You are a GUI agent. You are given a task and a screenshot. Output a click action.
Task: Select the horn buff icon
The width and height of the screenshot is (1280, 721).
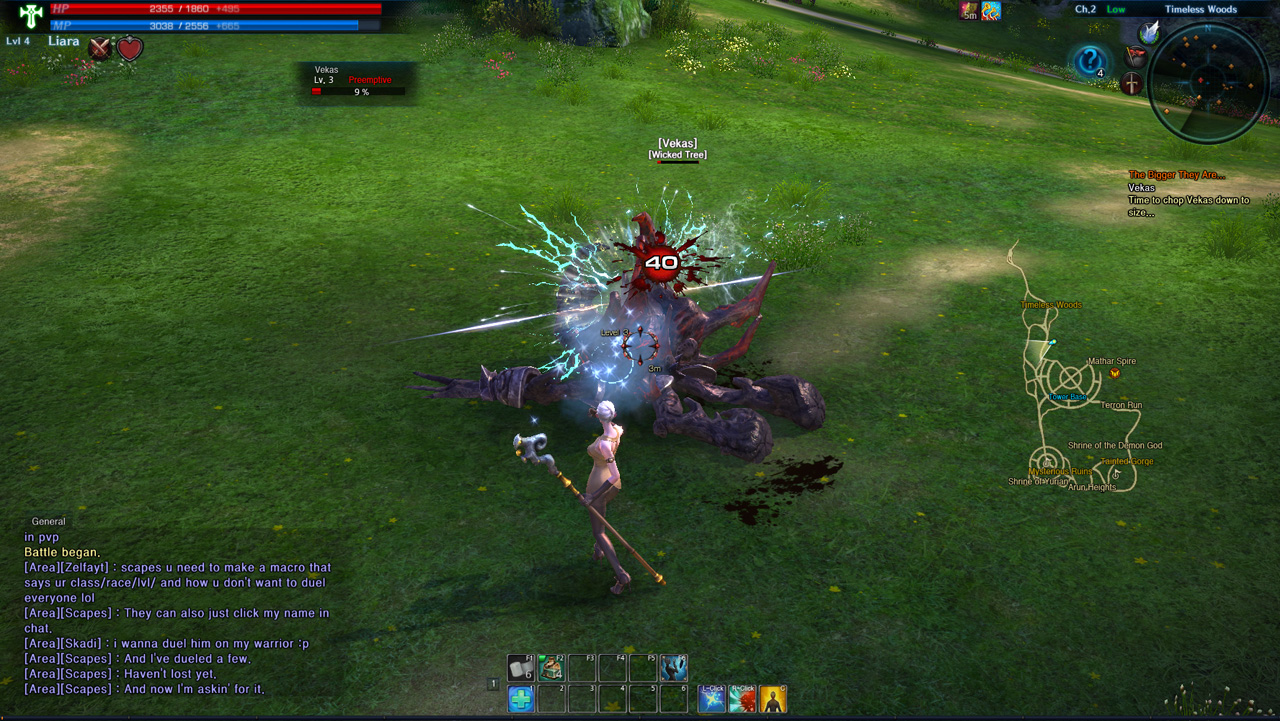click(x=991, y=11)
